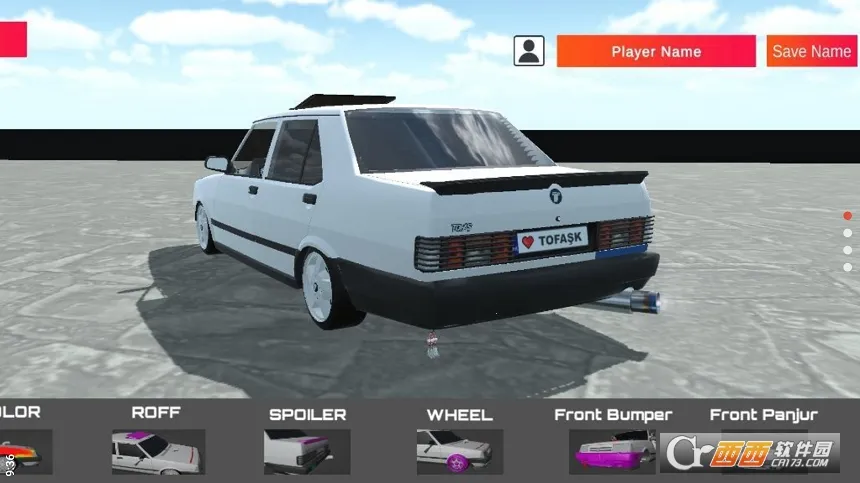
Task: Open the Front Bumper customization
Action: point(612,451)
